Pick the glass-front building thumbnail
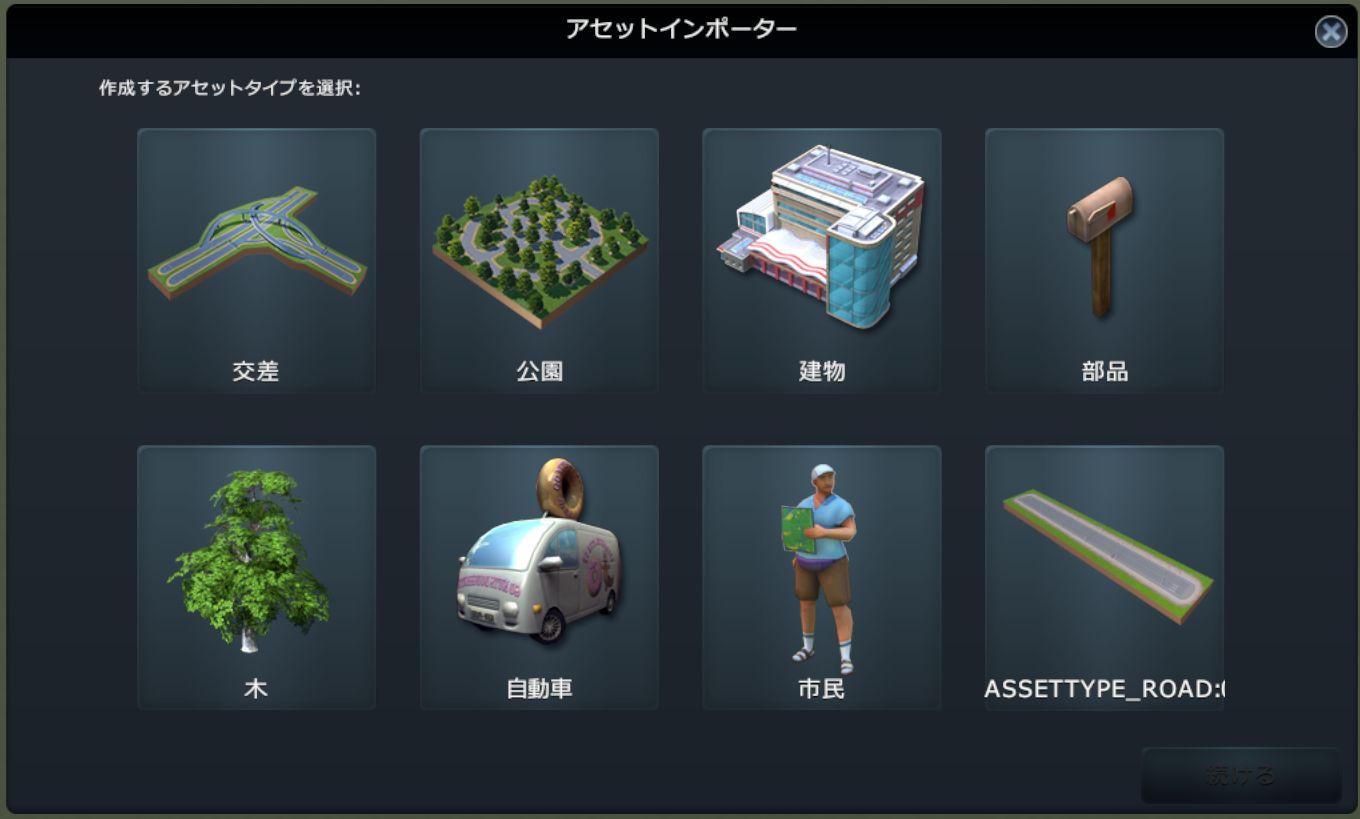This screenshot has width=1360, height=819. coord(820,240)
